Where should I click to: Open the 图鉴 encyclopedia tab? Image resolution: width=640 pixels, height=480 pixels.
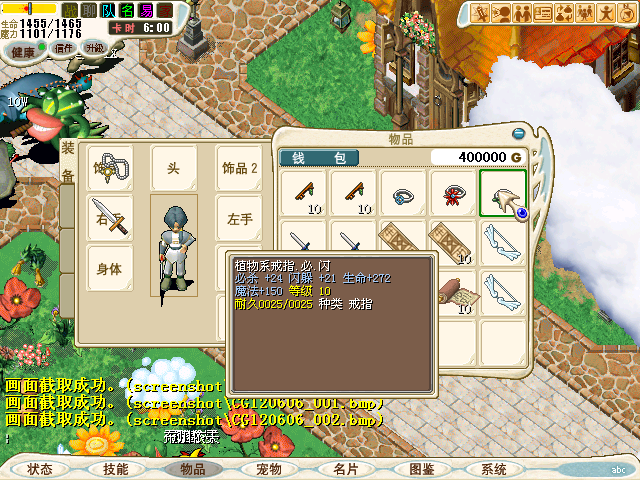click(x=421, y=468)
